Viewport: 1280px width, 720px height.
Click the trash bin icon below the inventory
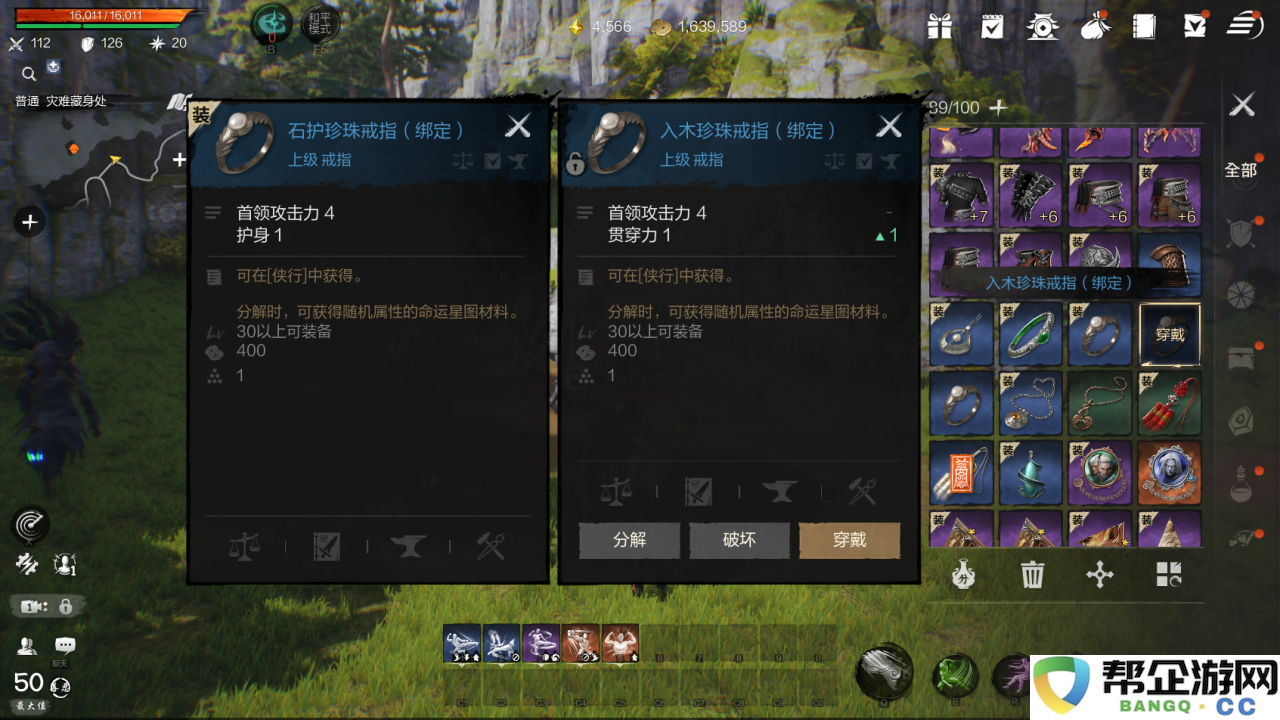1032,575
